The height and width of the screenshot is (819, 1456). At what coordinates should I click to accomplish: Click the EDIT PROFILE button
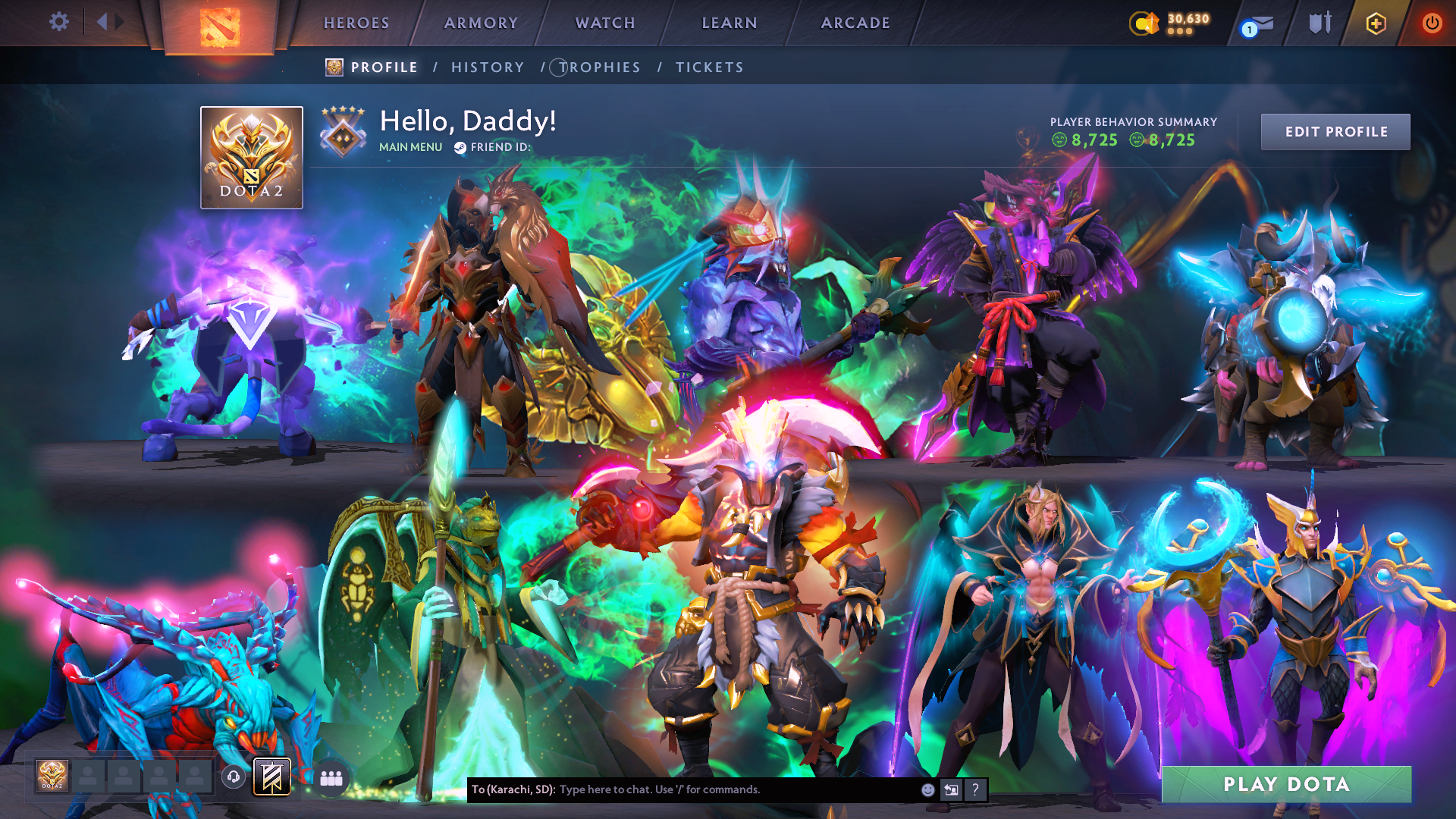click(x=1335, y=131)
